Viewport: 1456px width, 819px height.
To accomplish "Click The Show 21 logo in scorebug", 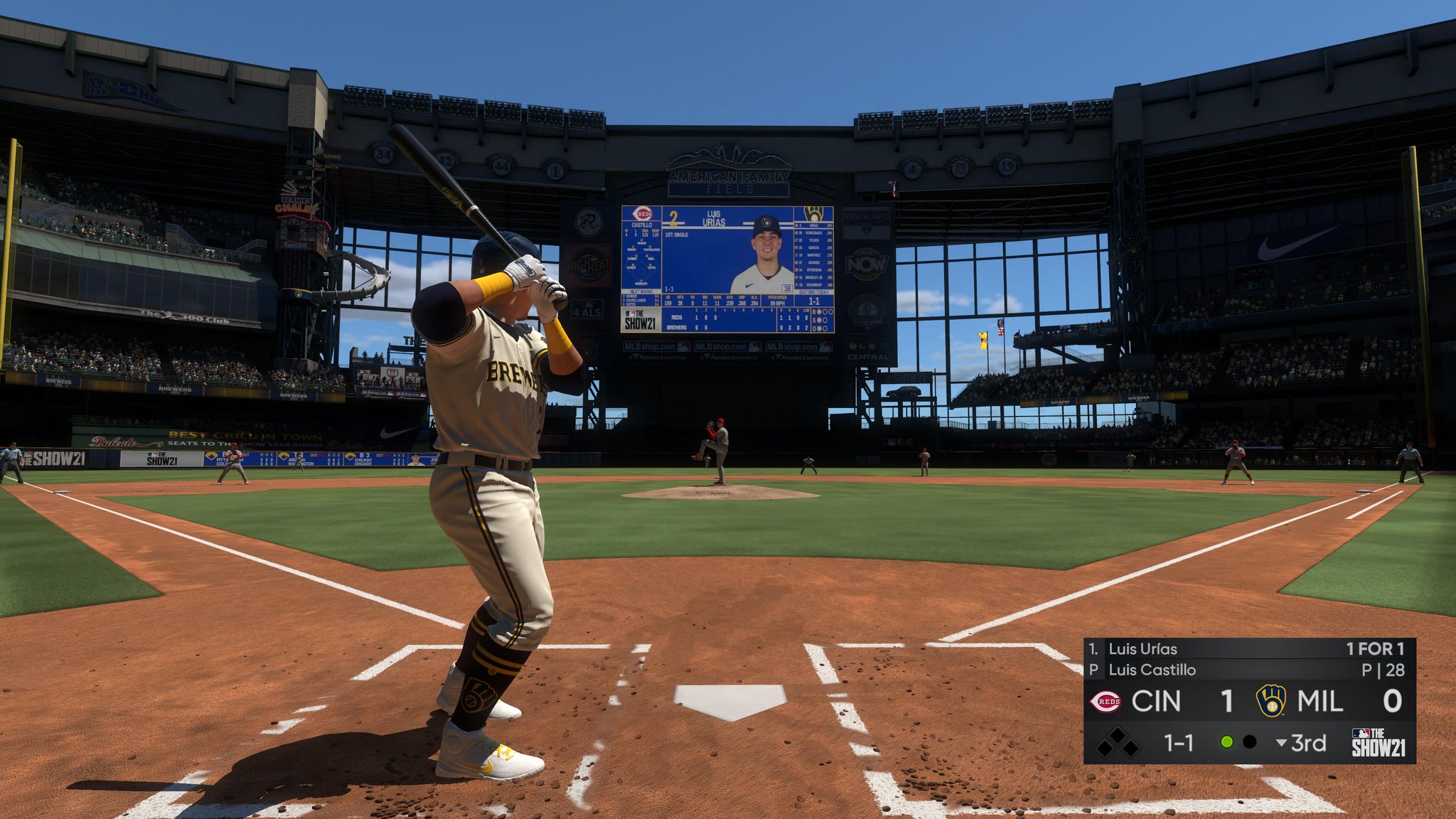I will (x=1378, y=743).
